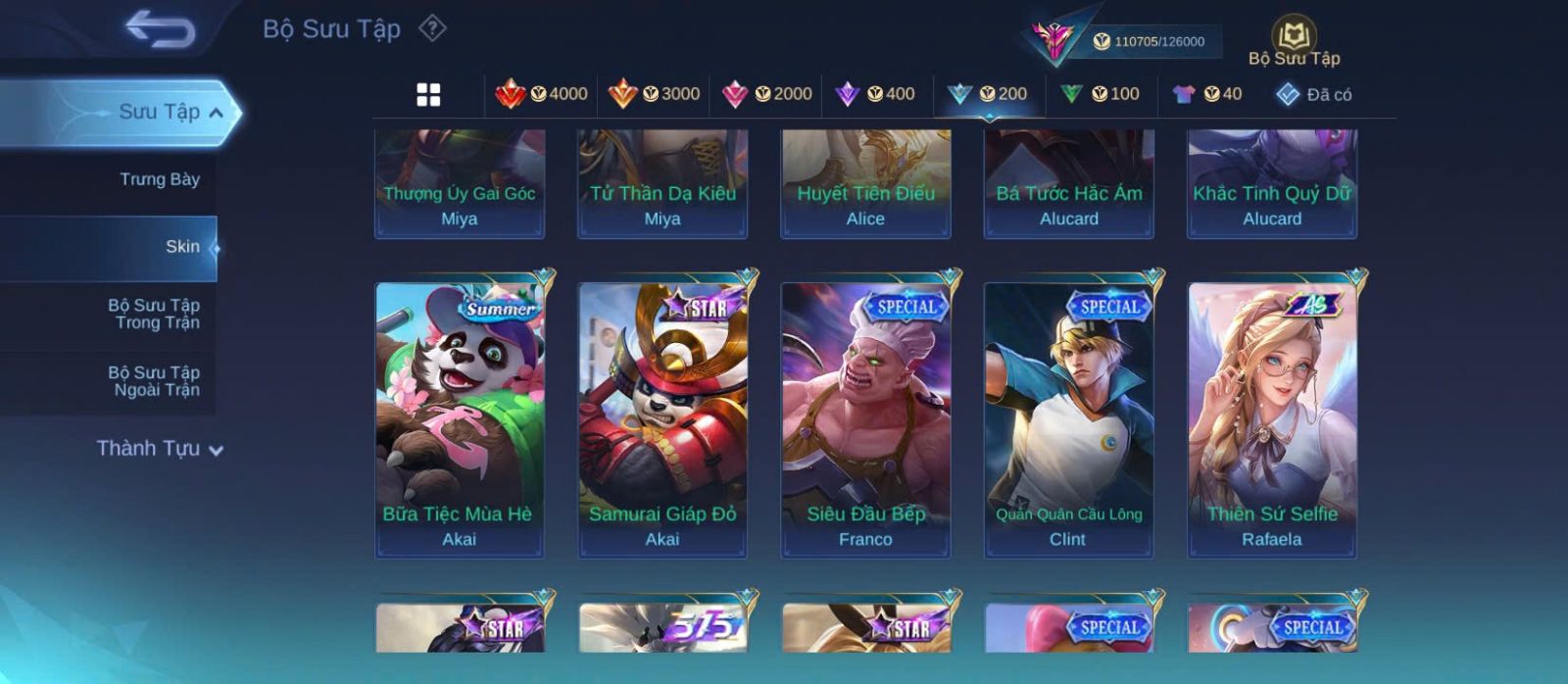Image resolution: width=1568 pixels, height=684 pixels.
Task: Toggle the Đã có owned filter
Action: click(x=1313, y=95)
